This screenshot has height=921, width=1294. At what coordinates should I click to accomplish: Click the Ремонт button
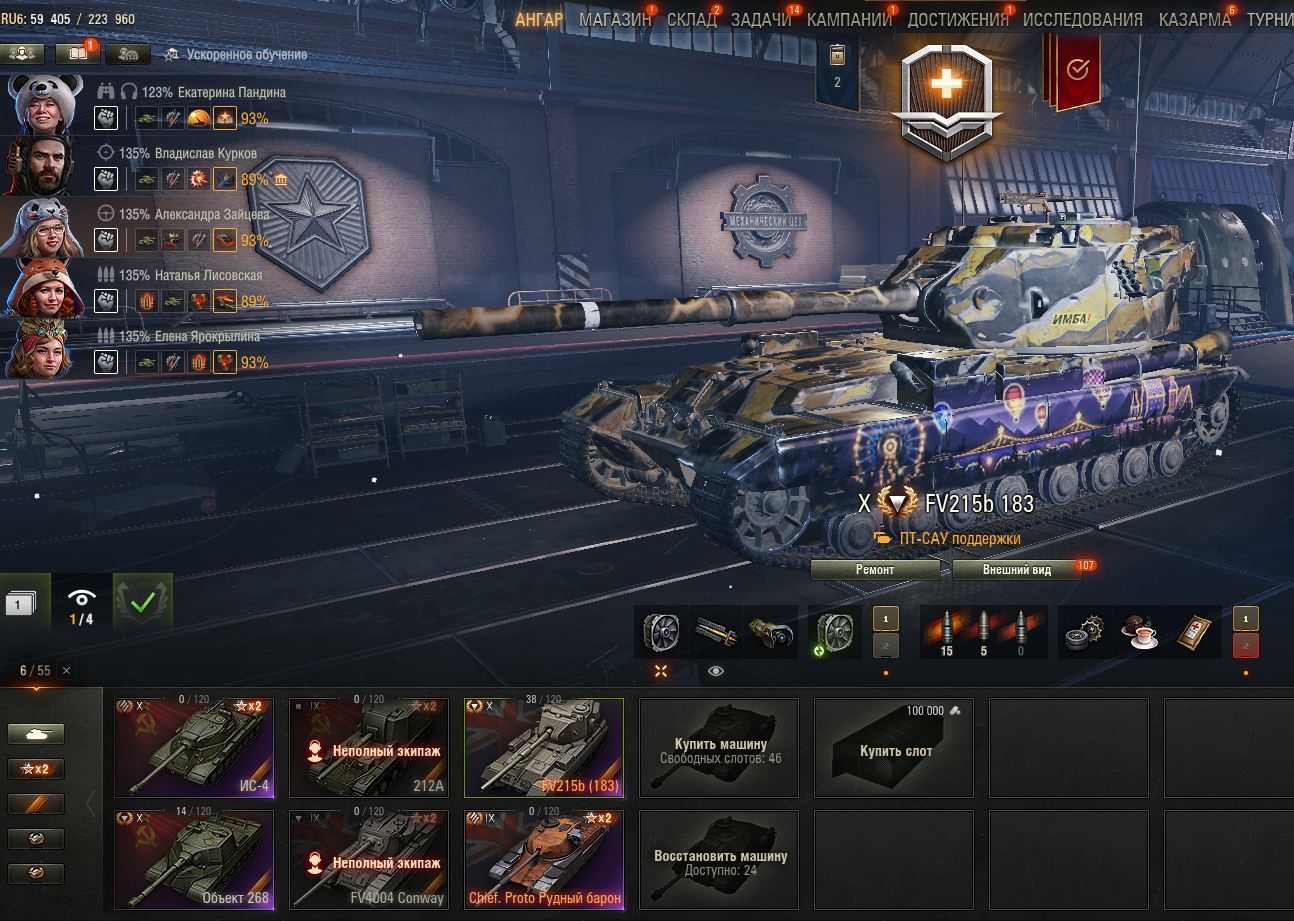(x=875, y=570)
